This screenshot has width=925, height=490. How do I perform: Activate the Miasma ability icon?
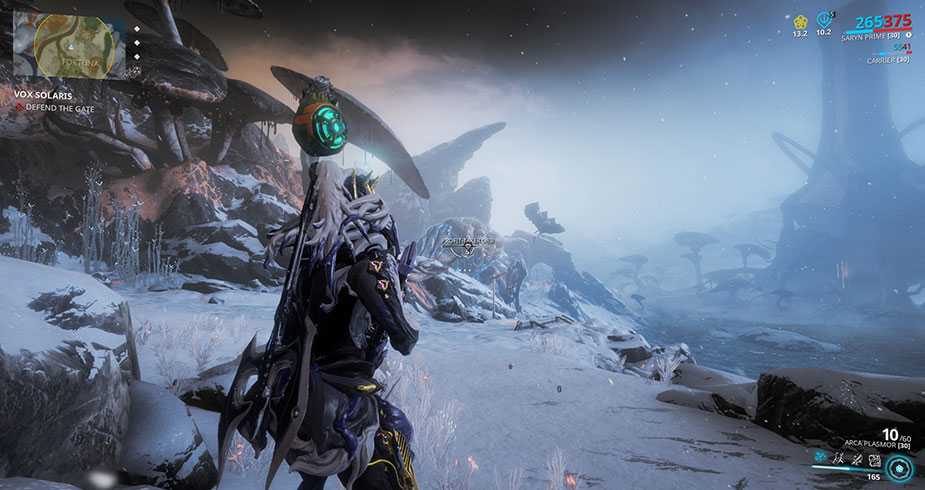coord(874,460)
